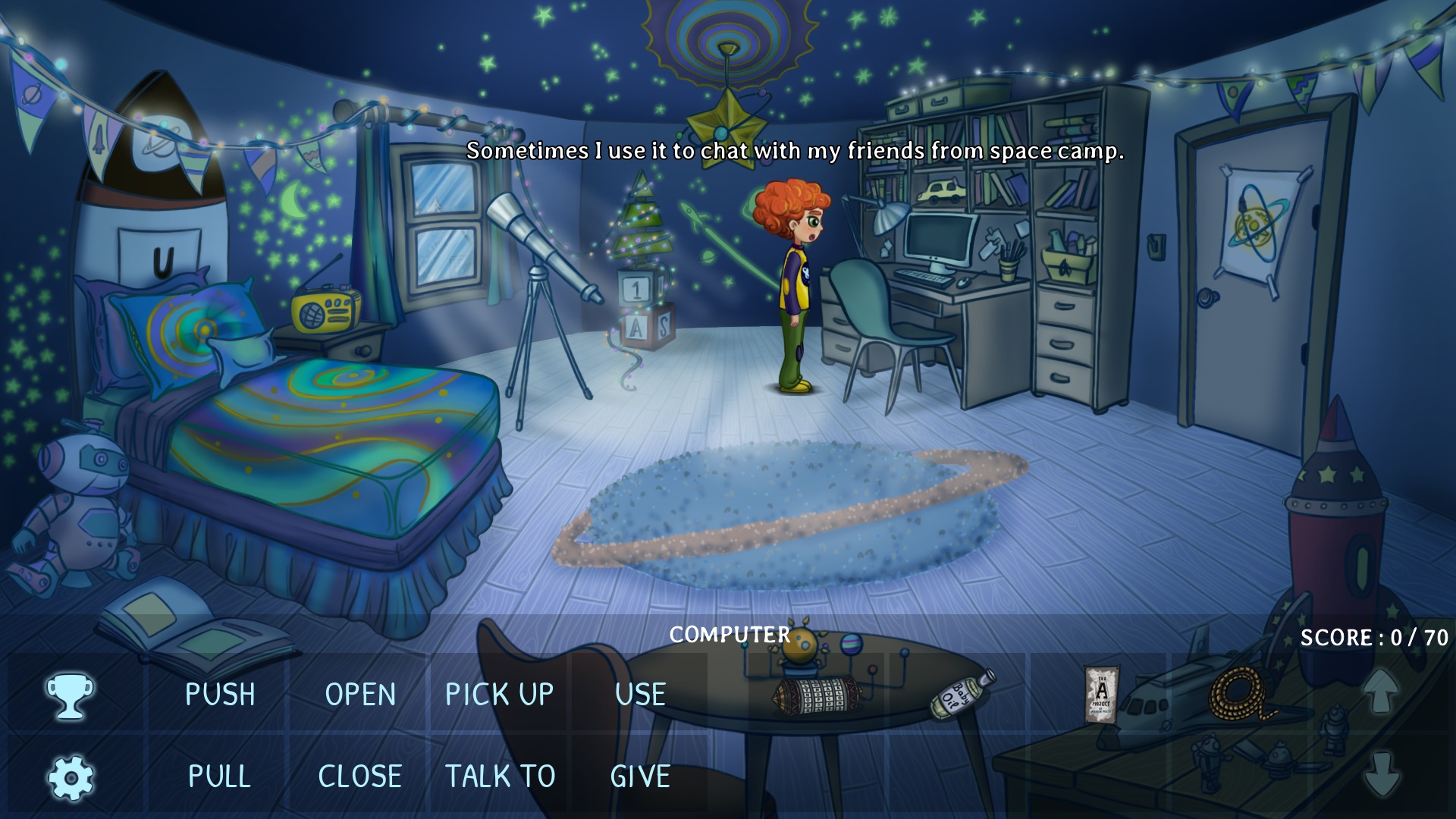Image resolution: width=1456 pixels, height=819 pixels.
Task: Click the inventory up arrow
Action: [x=1381, y=690]
